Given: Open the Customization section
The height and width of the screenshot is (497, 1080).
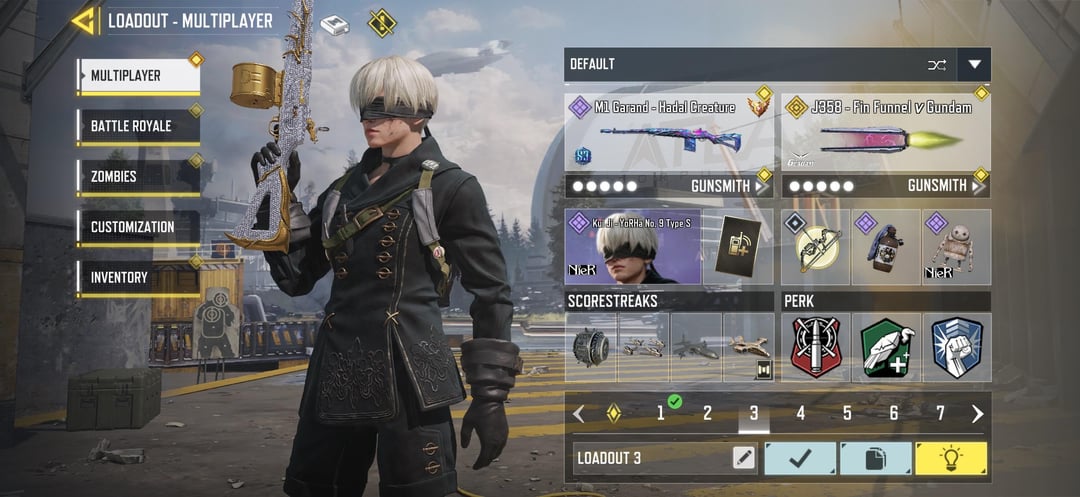Looking at the screenshot, I should pos(138,227).
